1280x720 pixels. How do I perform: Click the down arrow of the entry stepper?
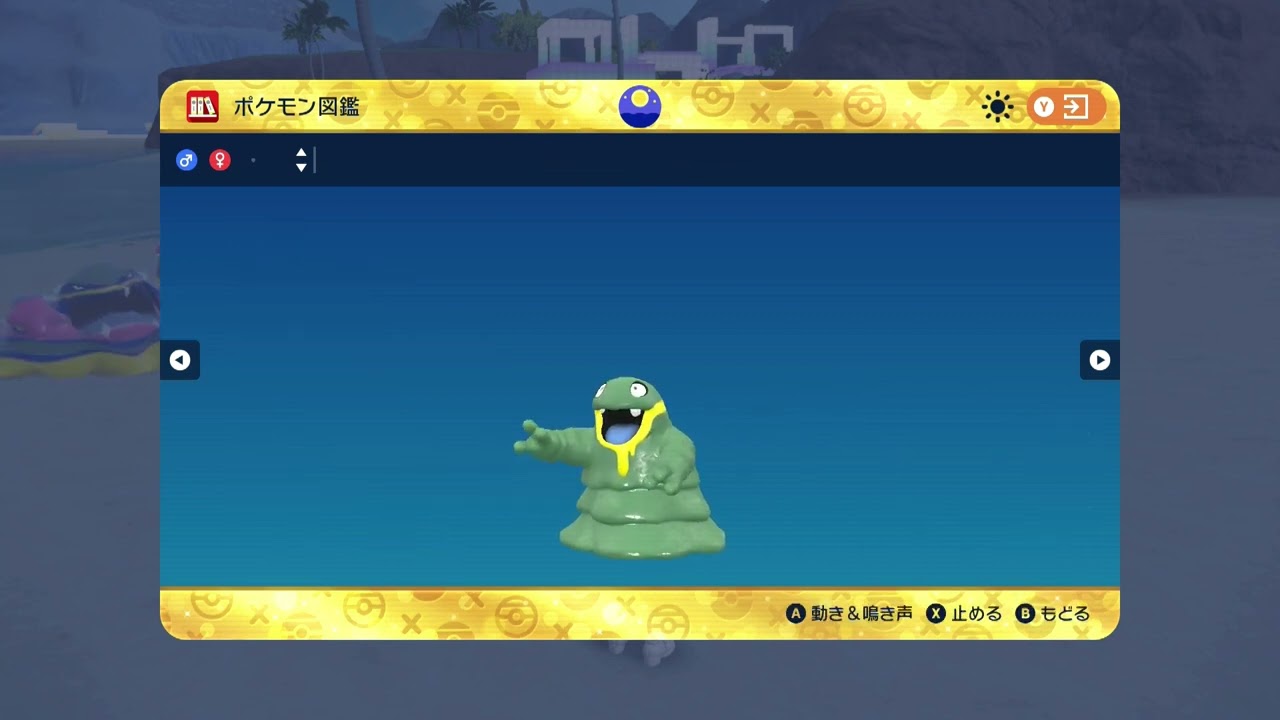(301, 167)
